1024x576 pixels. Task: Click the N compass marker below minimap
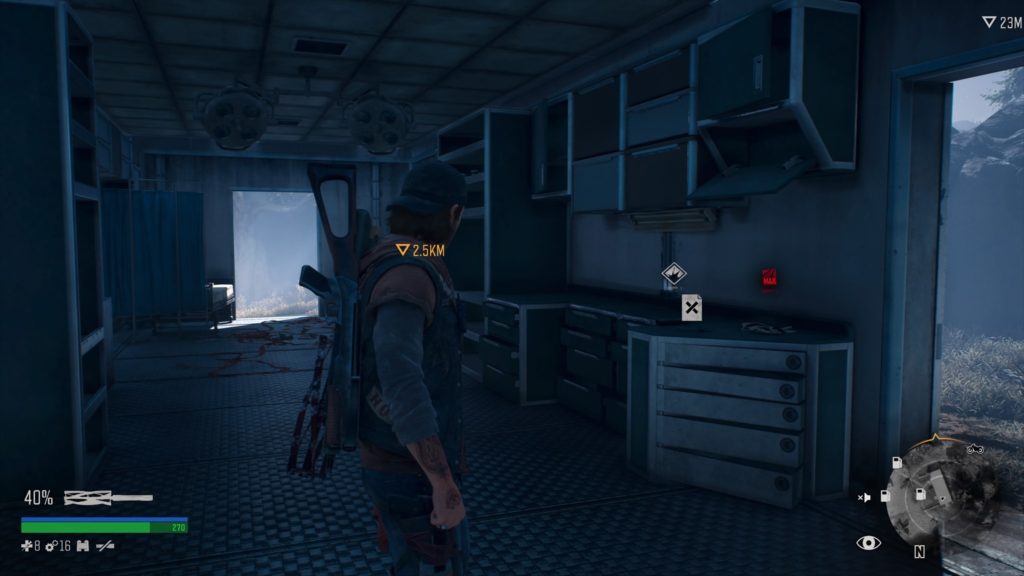click(x=918, y=551)
